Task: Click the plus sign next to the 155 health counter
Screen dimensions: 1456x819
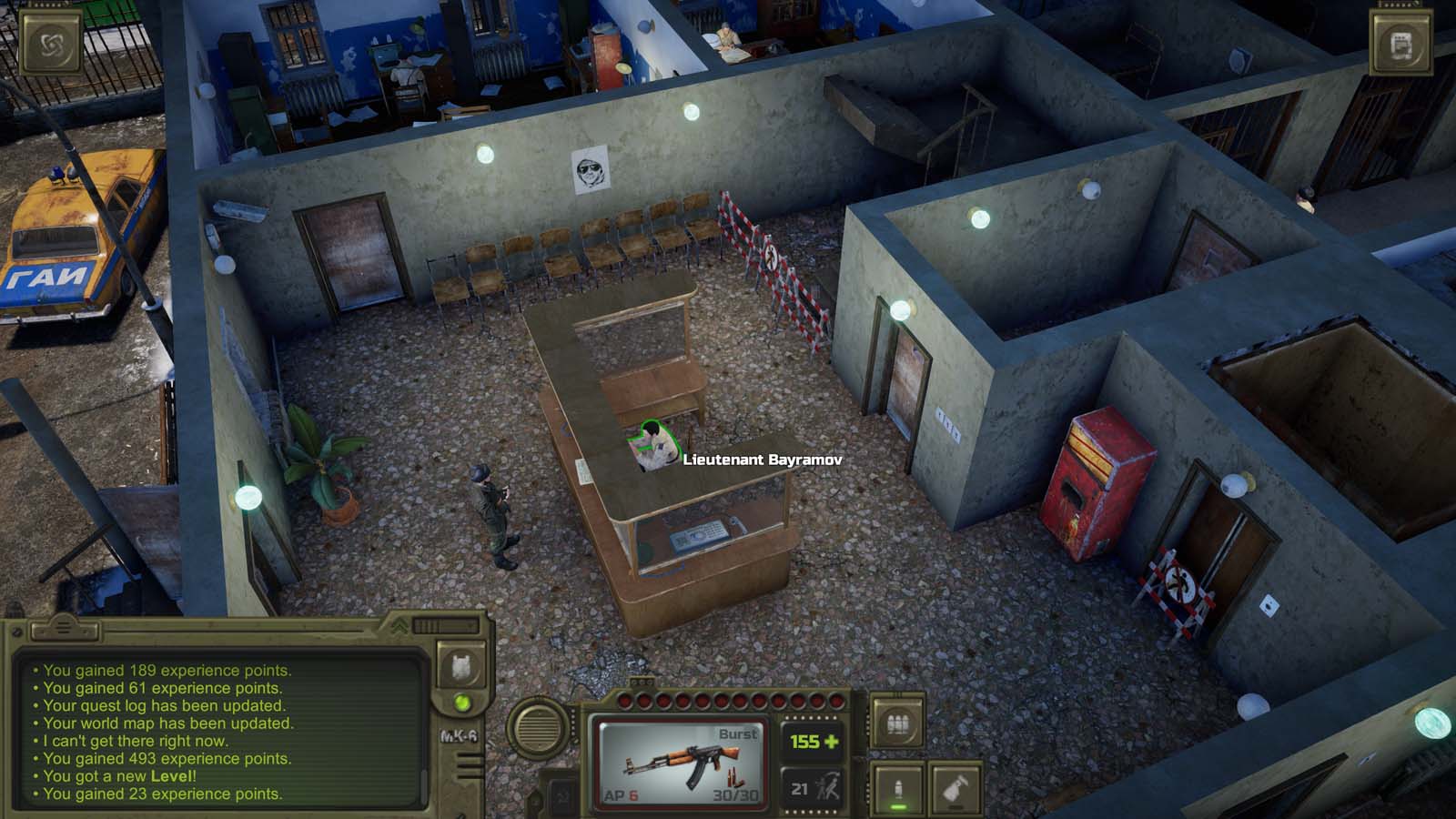Action: point(829,742)
